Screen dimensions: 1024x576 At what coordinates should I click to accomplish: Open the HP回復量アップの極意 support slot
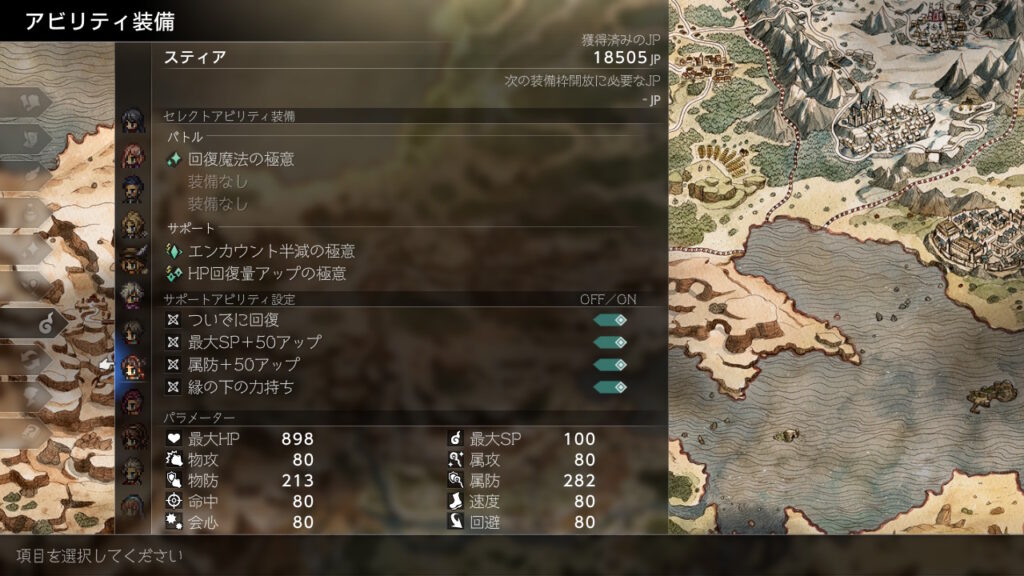click(x=267, y=273)
